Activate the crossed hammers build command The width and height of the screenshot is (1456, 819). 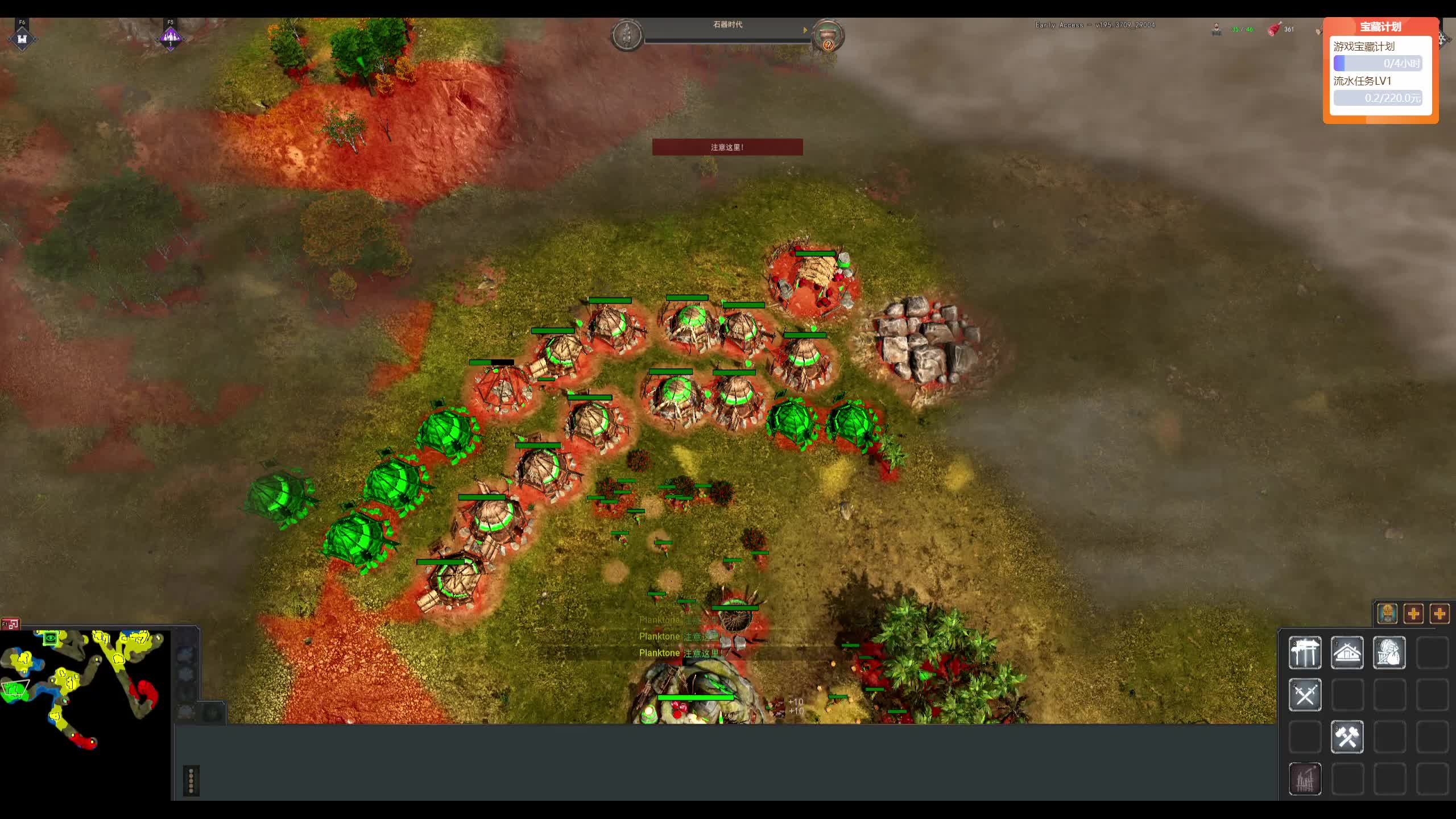click(1347, 737)
